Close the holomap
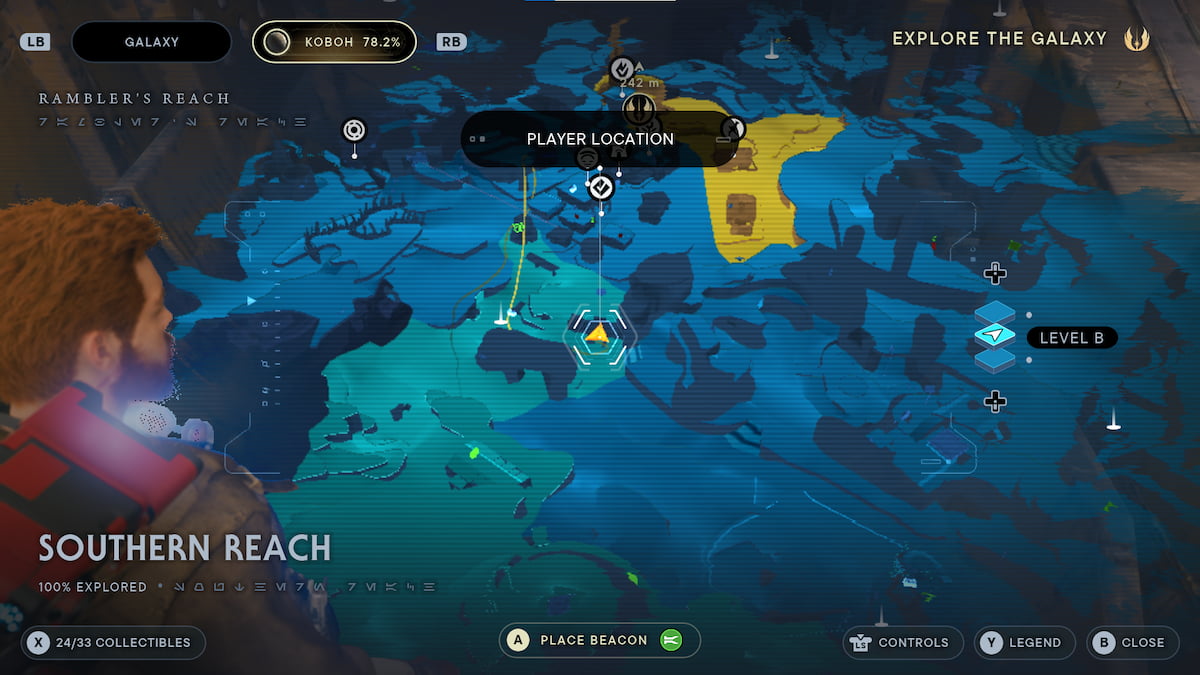Image resolution: width=1200 pixels, height=675 pixels. (x=1132, y=643)
